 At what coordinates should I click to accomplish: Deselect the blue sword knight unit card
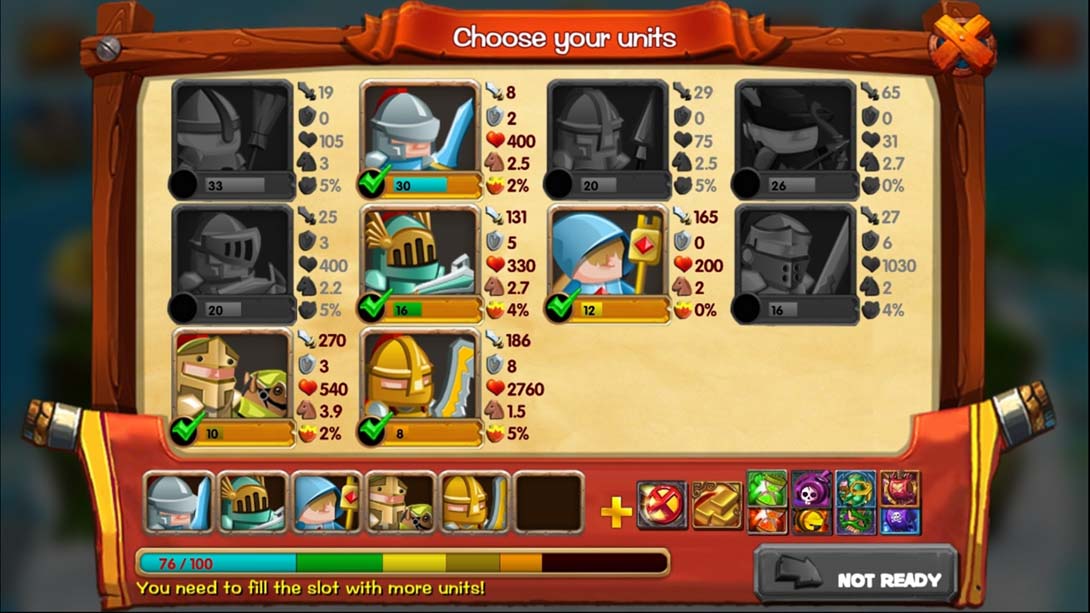click(420, 137)
